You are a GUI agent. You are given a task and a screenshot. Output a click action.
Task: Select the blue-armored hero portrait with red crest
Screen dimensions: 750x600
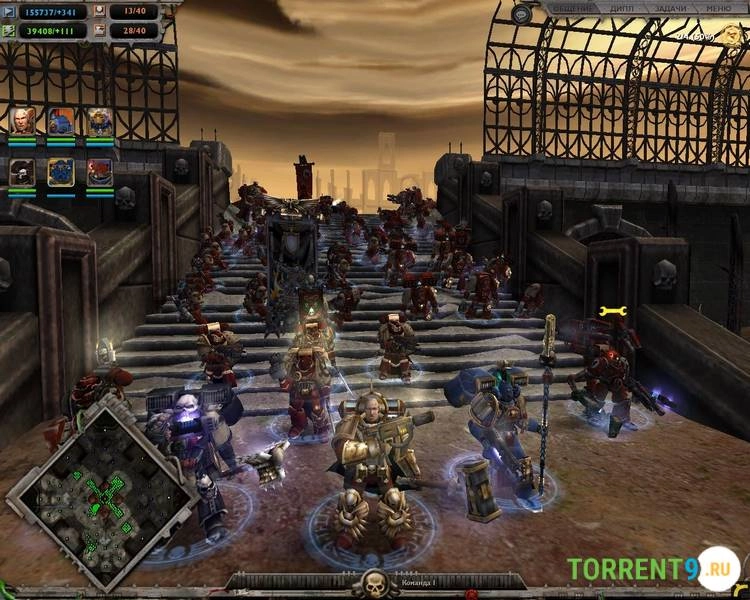pyautogui.click(x=61, y=122)
